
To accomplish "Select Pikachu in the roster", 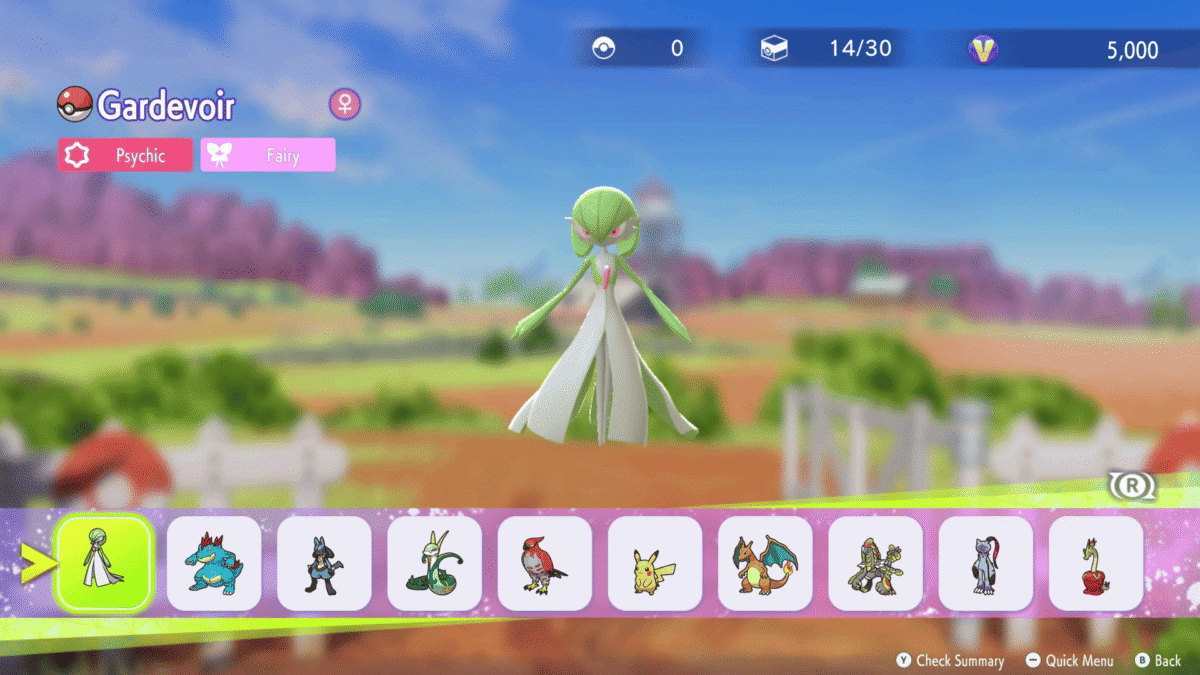I will click(x=655, y=563).
